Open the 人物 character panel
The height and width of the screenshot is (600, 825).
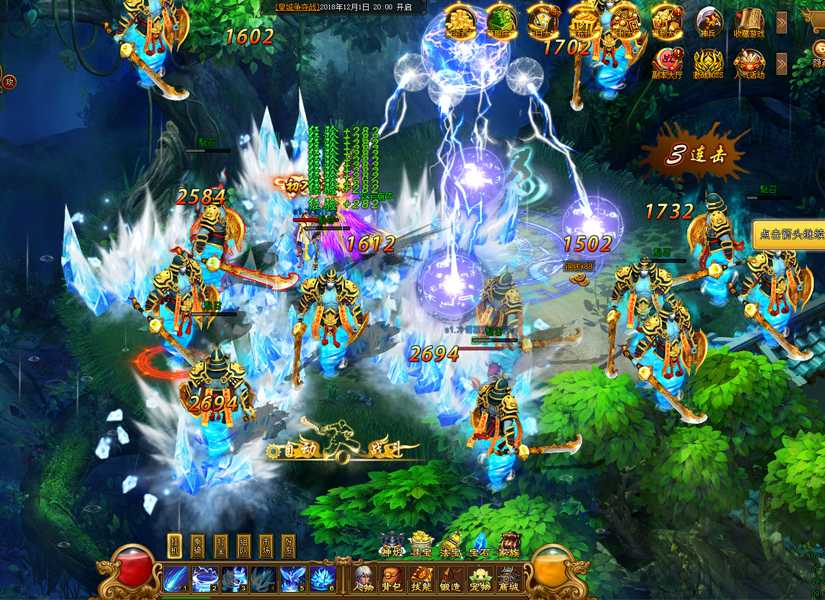point(364,579)
